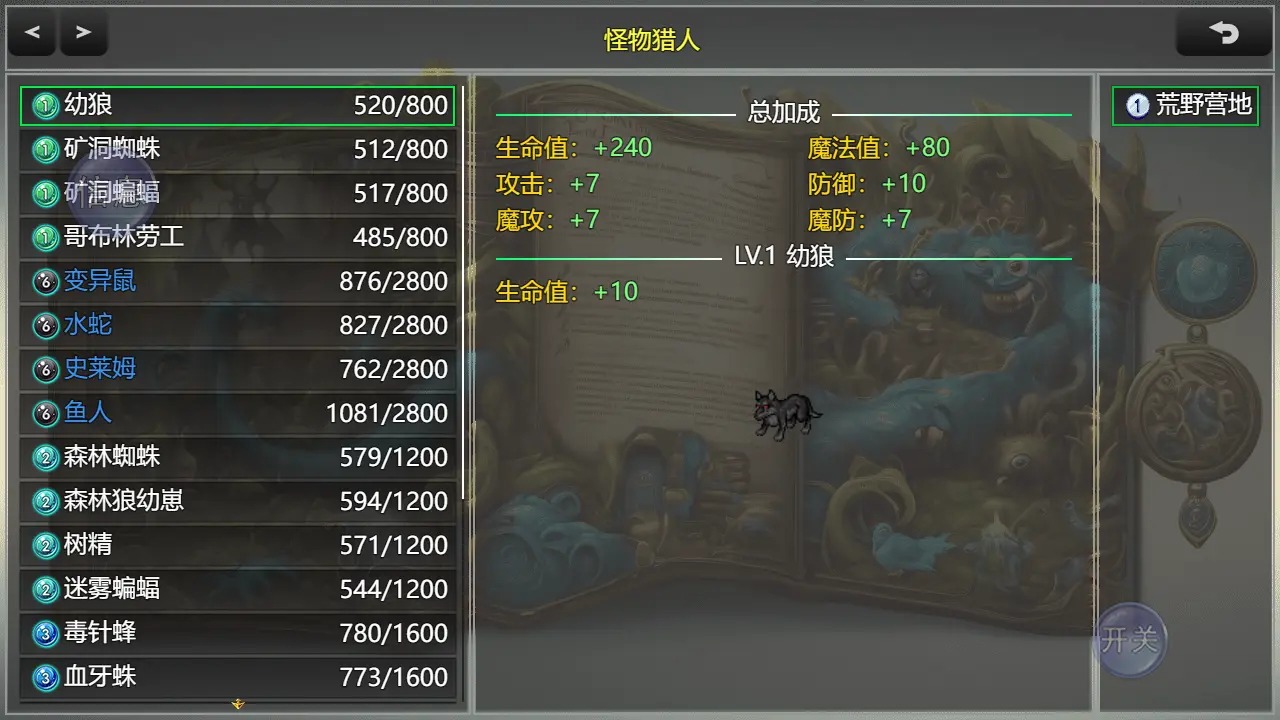This screenshot has width=1280, height=720.
Task: Click the next page arrow button
Action: tap(84, 33)
